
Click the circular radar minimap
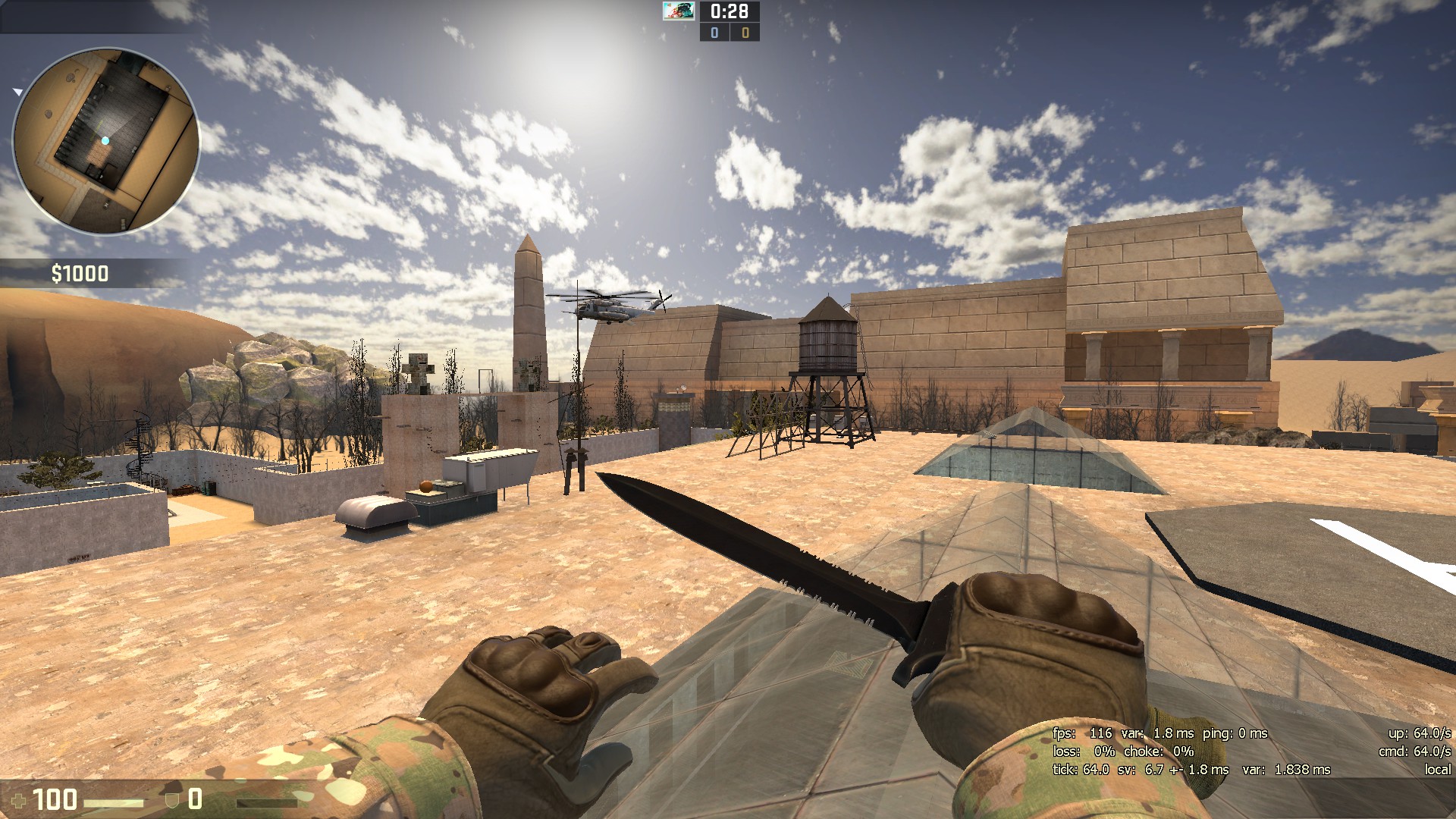point(106,141)
